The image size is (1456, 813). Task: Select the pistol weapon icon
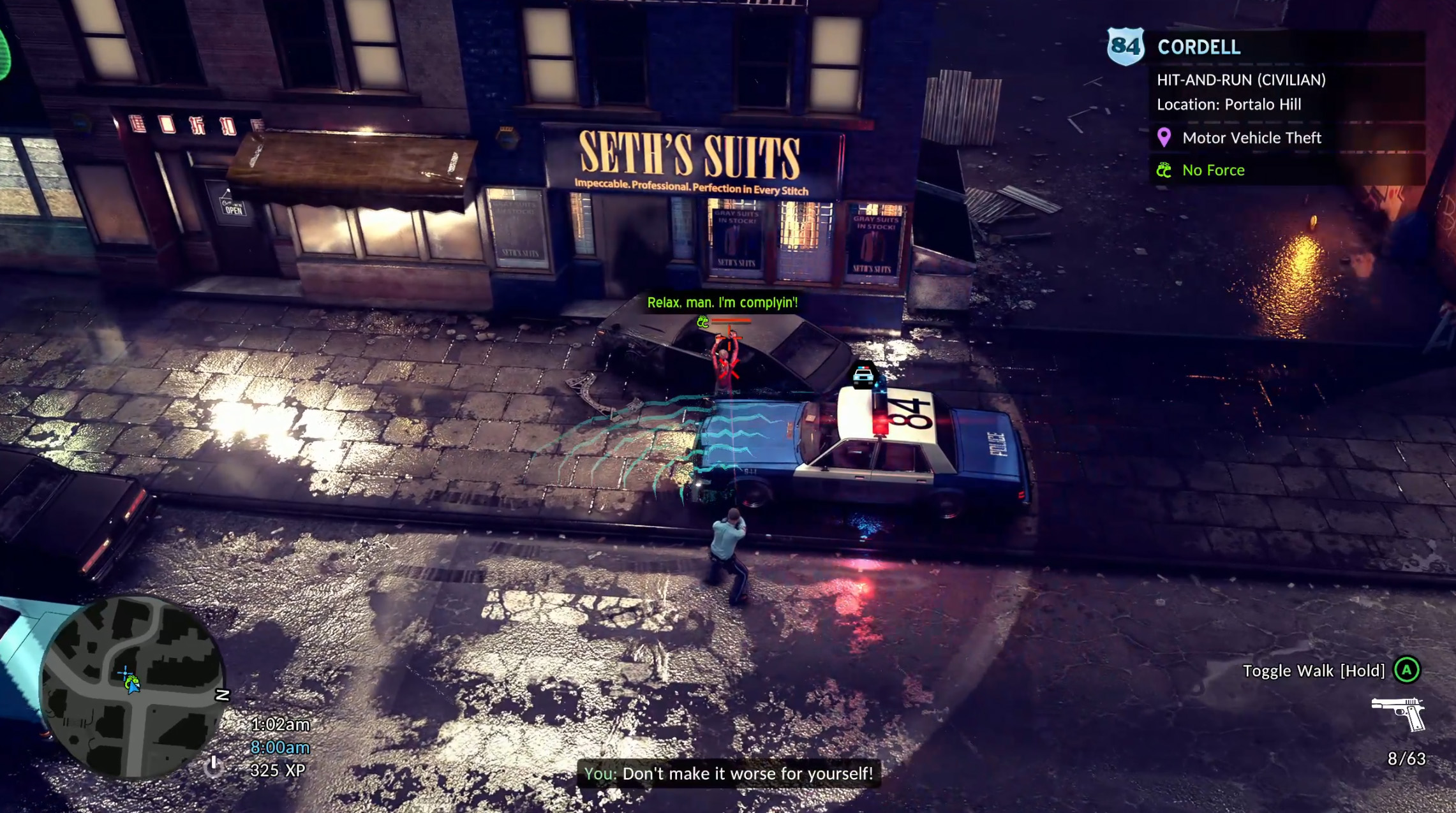(x=1399, y=713)
